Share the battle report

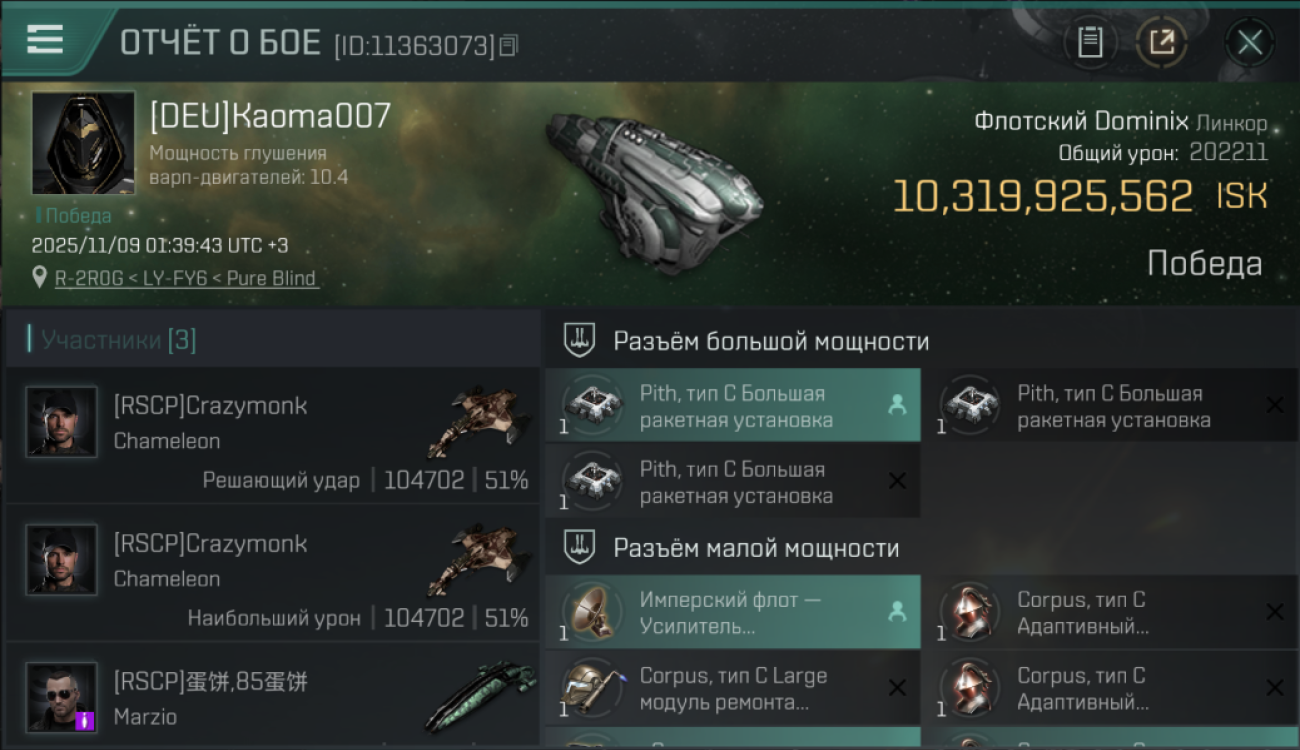(x=1163, y=42)
